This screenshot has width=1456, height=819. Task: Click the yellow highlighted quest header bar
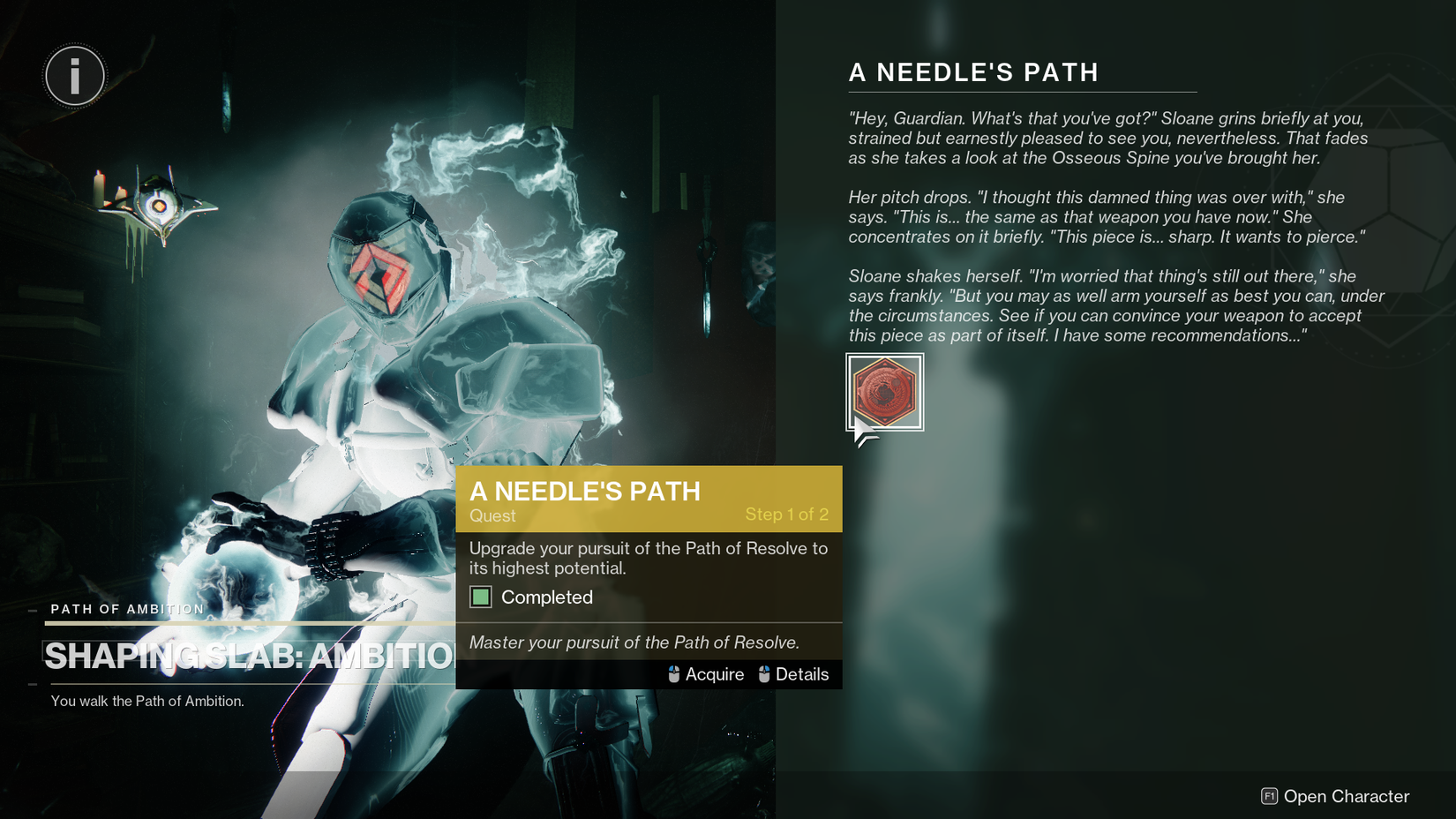click(649, 499)
